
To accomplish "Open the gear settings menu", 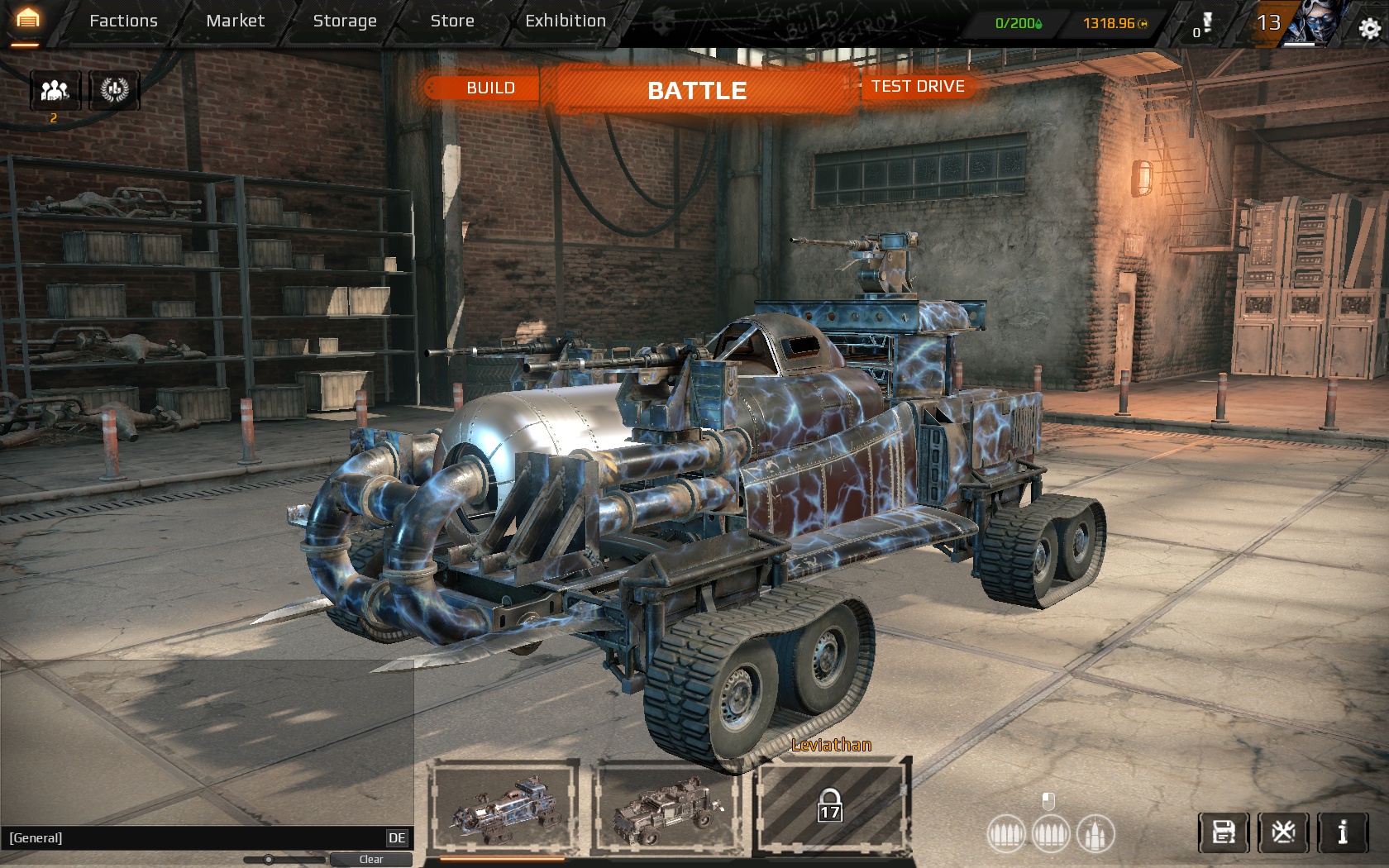I will coord(1369,29).
